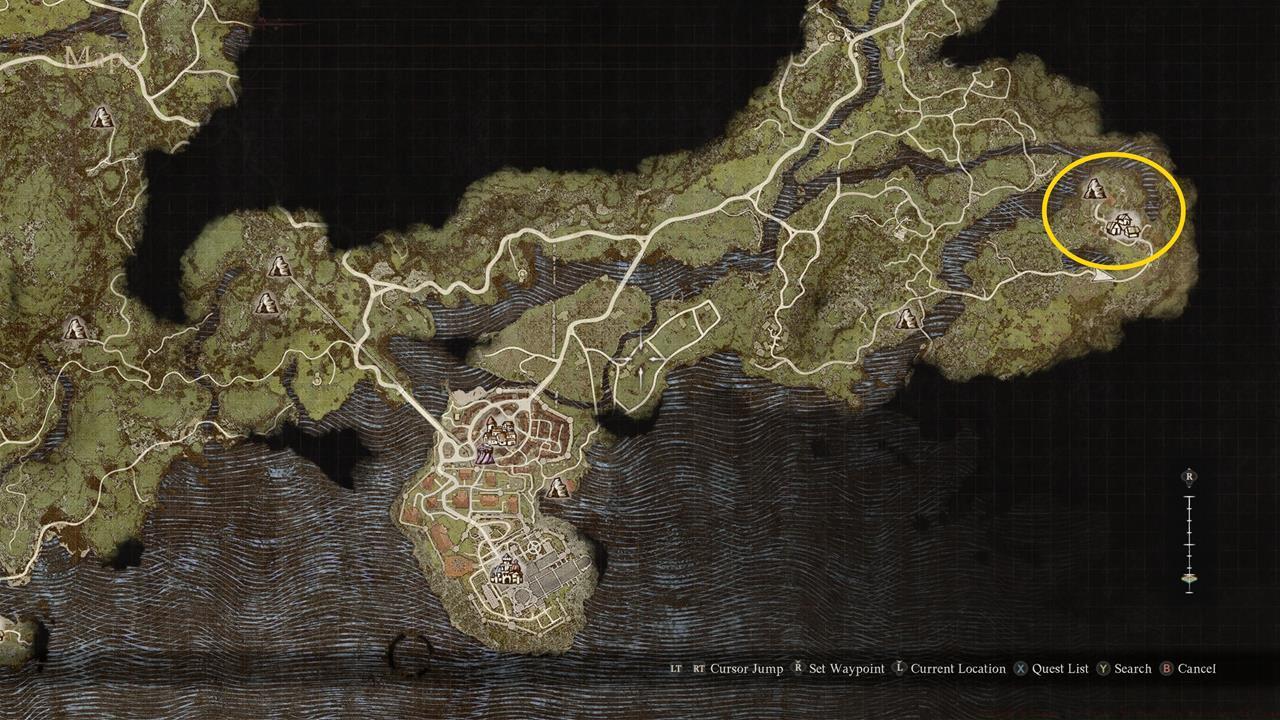Viewport: 1280px width, 720px height.
Task: Select the campsite icon inside the yellow circle
Action: point(1095,189)
